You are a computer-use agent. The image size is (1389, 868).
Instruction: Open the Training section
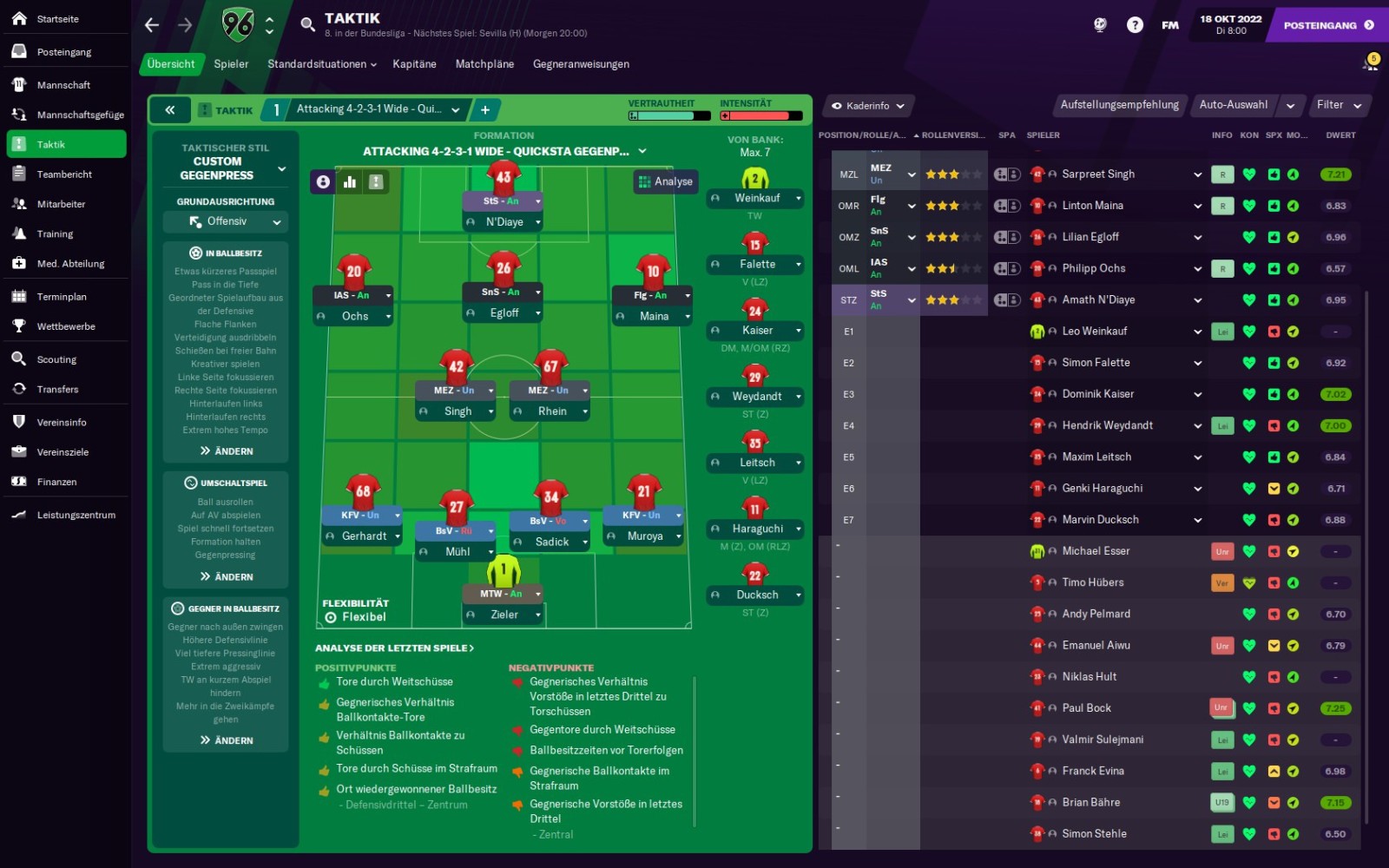pos(55,234)
